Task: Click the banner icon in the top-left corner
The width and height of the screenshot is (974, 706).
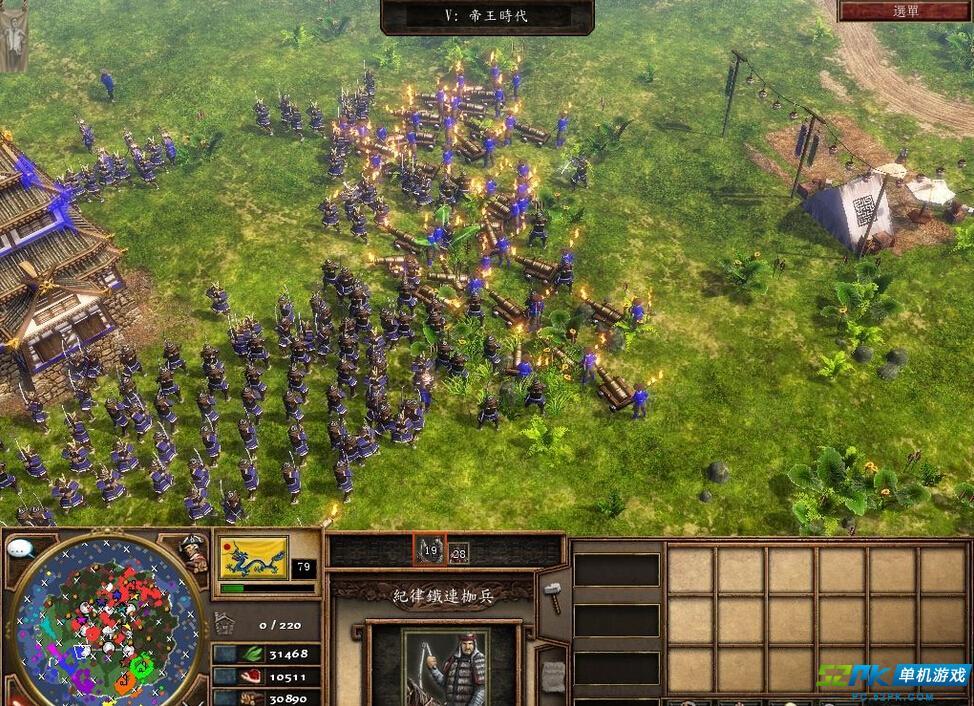Action: (x=13, y=35)
